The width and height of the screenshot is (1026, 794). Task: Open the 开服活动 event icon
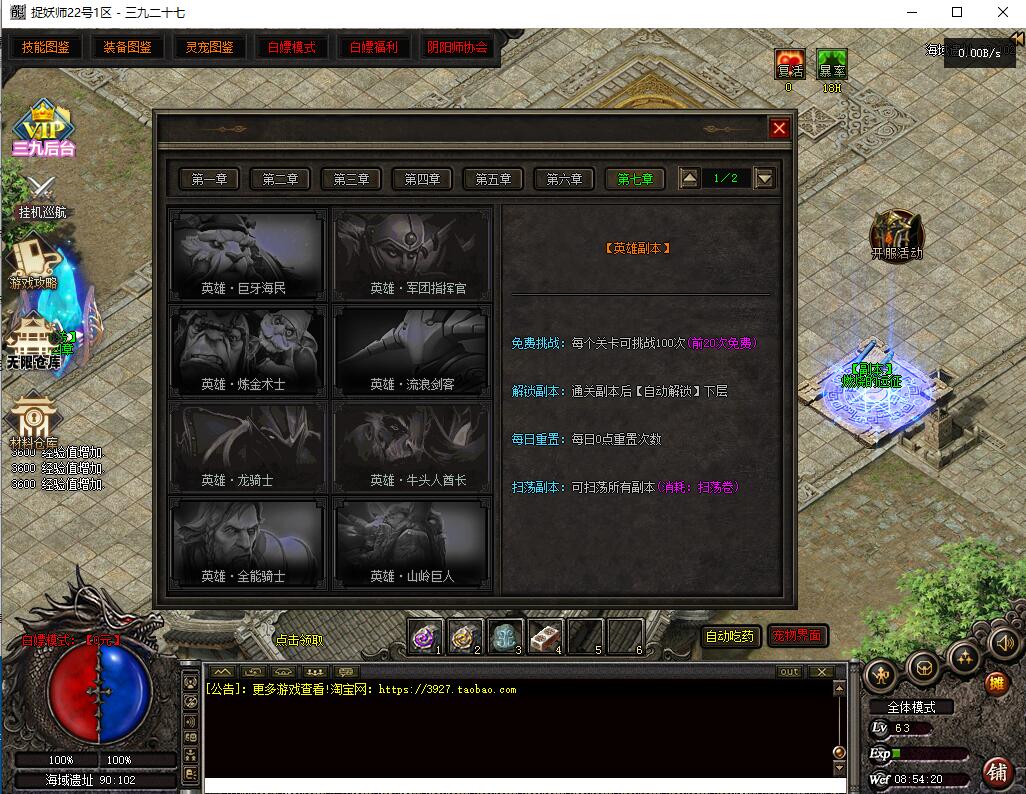click(896, 235)
